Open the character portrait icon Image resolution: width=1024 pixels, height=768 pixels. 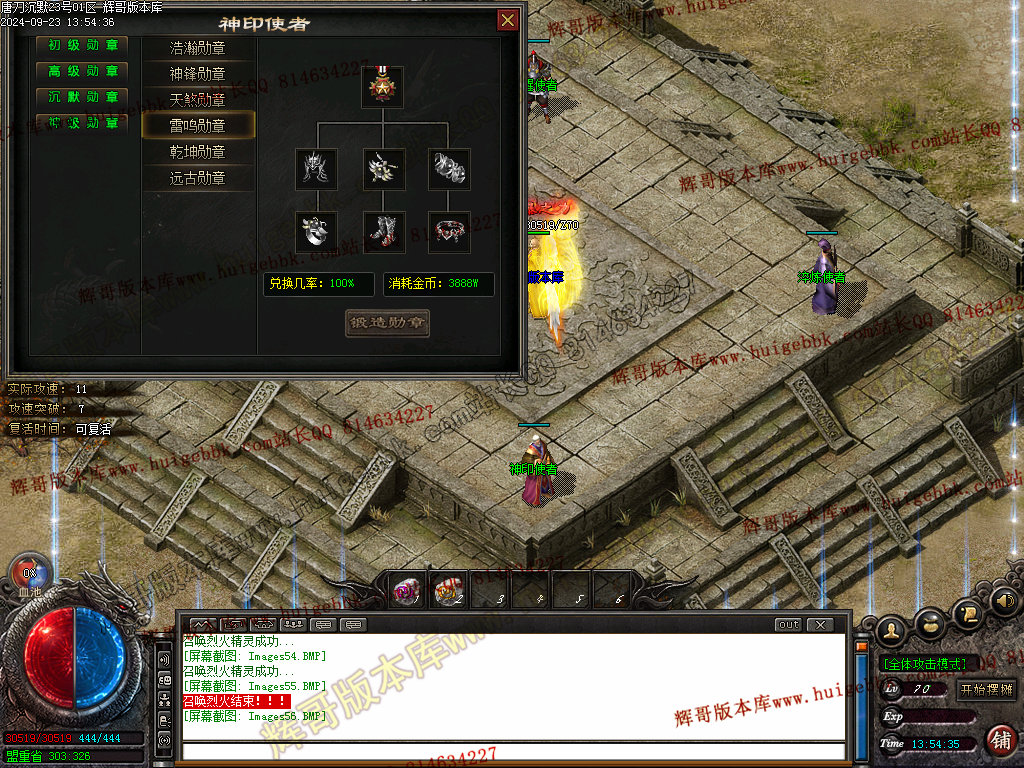tap(891, 630)
